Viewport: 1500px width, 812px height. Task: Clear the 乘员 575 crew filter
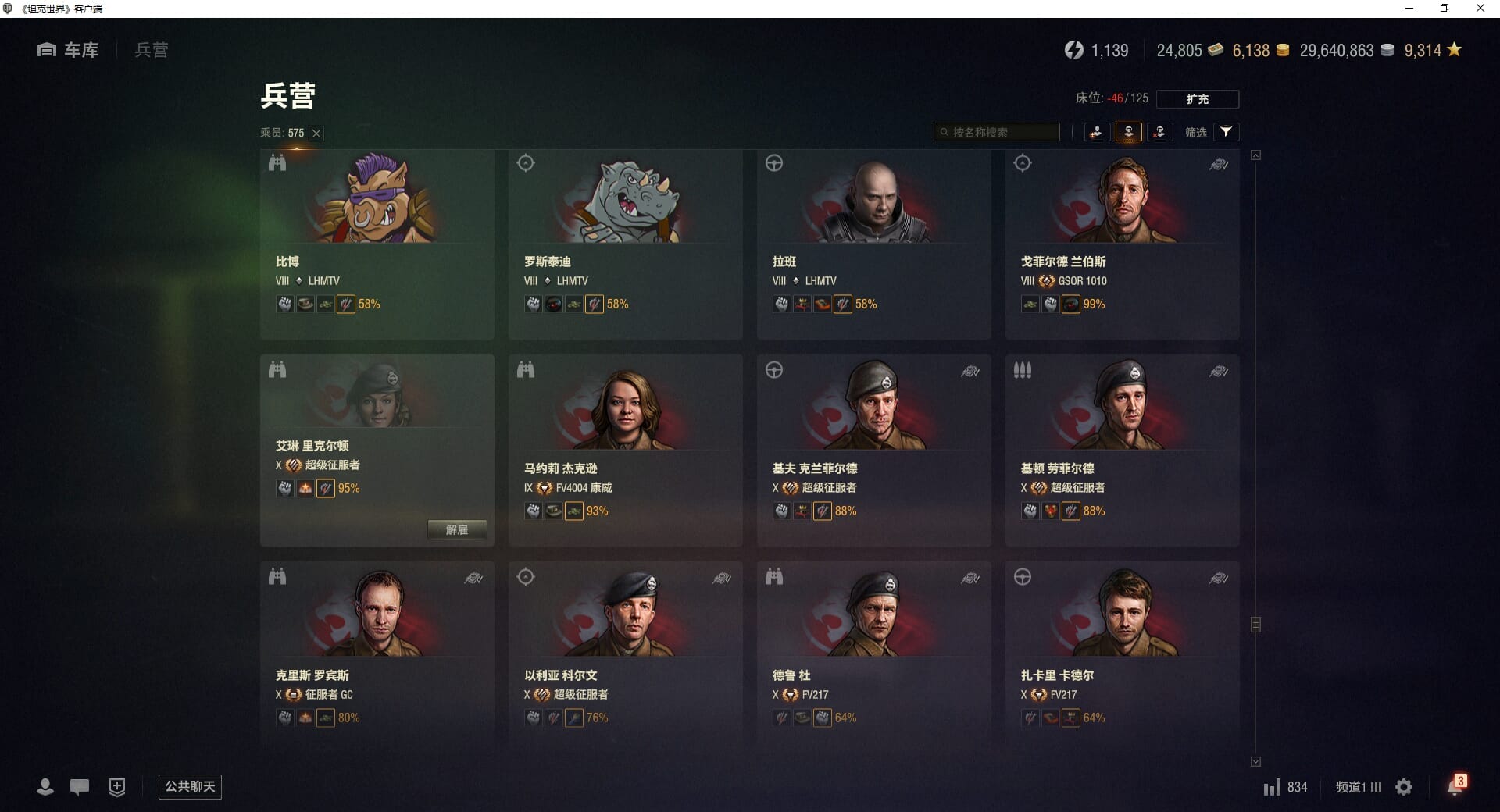316,134
